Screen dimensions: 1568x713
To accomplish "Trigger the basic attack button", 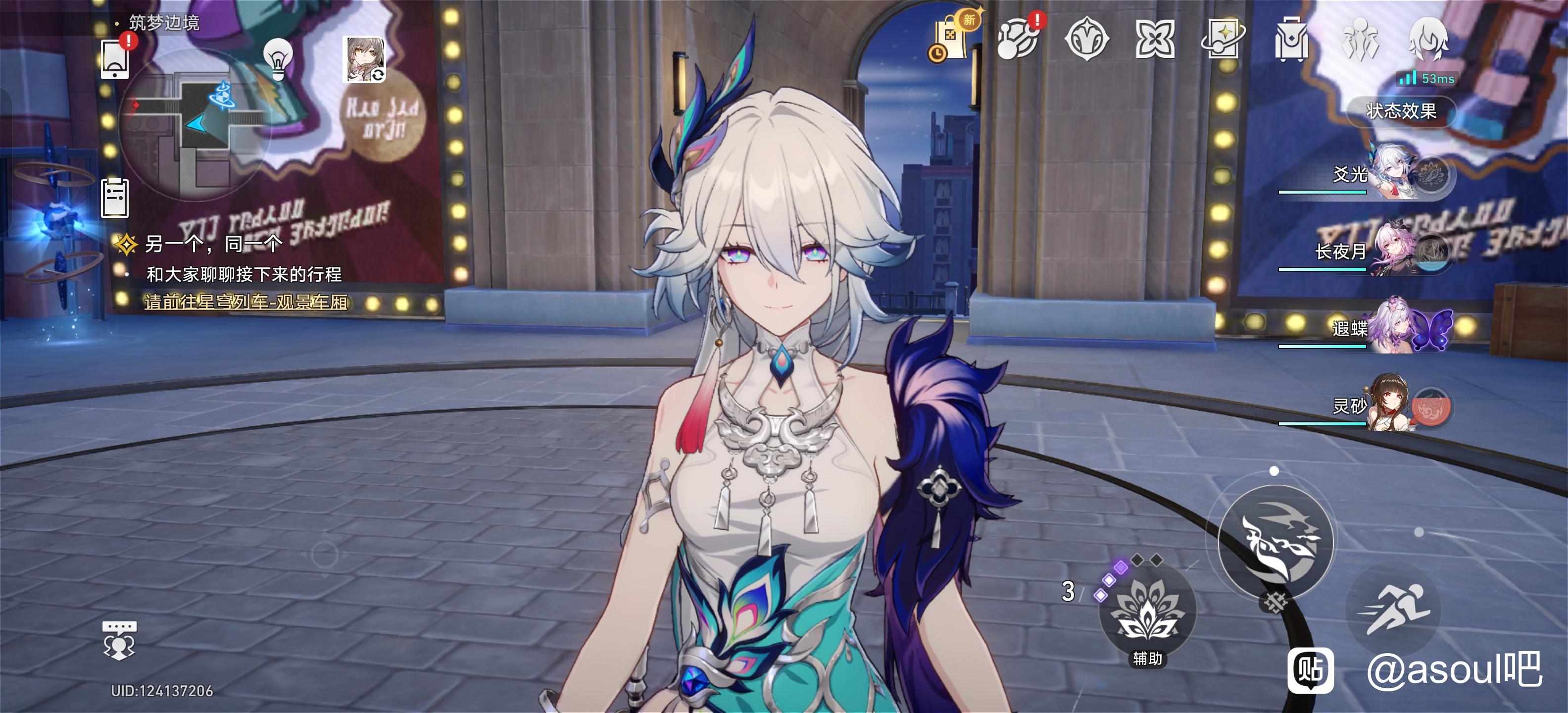I will (1275, 543).
